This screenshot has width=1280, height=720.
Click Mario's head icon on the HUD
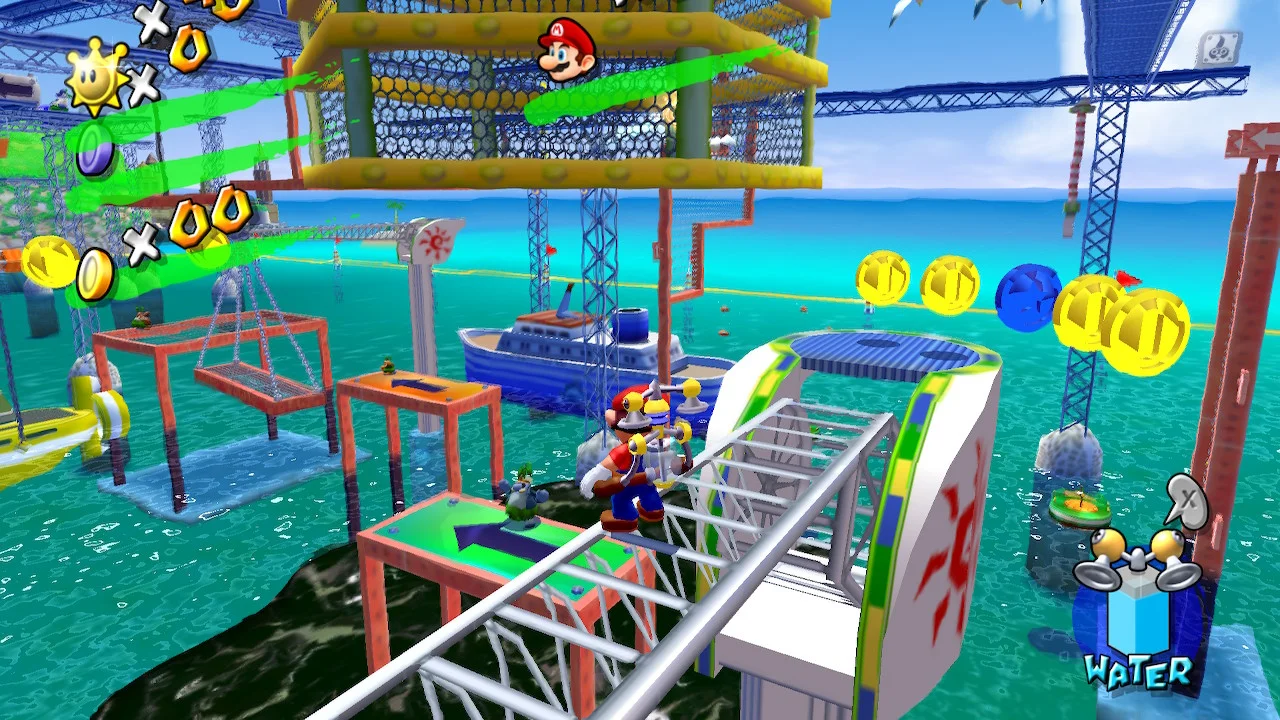point(567,48)
